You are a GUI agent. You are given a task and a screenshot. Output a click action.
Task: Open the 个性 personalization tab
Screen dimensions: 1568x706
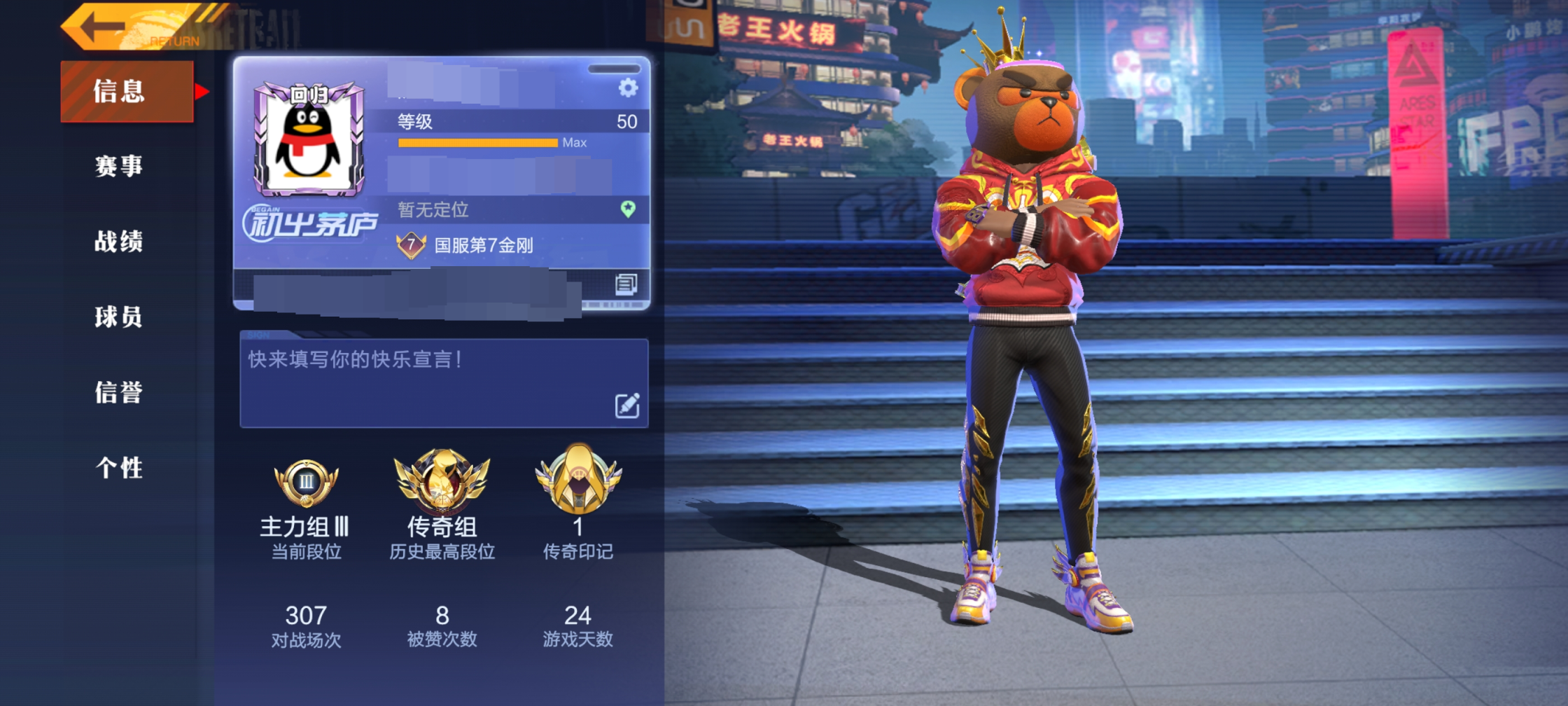click(119, 468)
